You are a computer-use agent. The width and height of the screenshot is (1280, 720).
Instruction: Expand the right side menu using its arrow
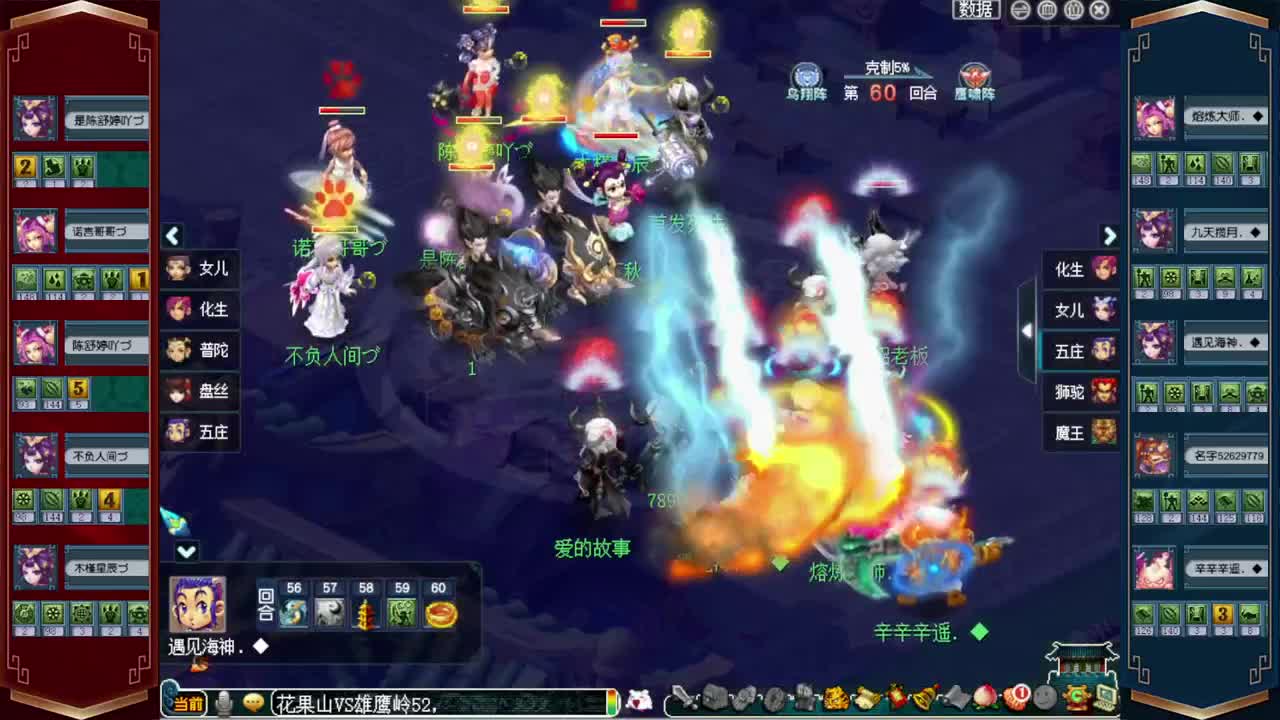pos(1109,236)
